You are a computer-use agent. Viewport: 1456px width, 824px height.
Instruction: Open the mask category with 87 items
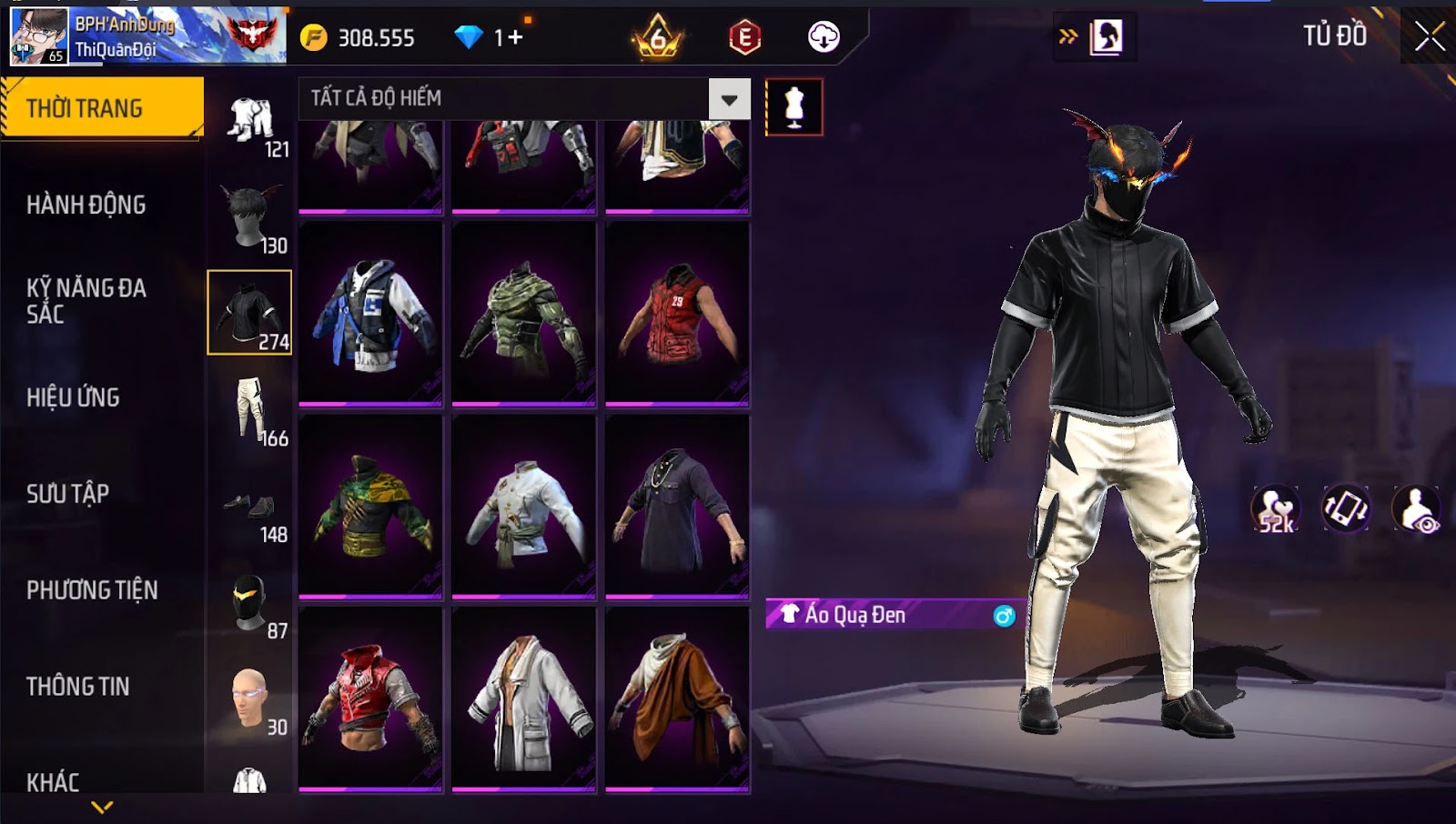(249, 602)
